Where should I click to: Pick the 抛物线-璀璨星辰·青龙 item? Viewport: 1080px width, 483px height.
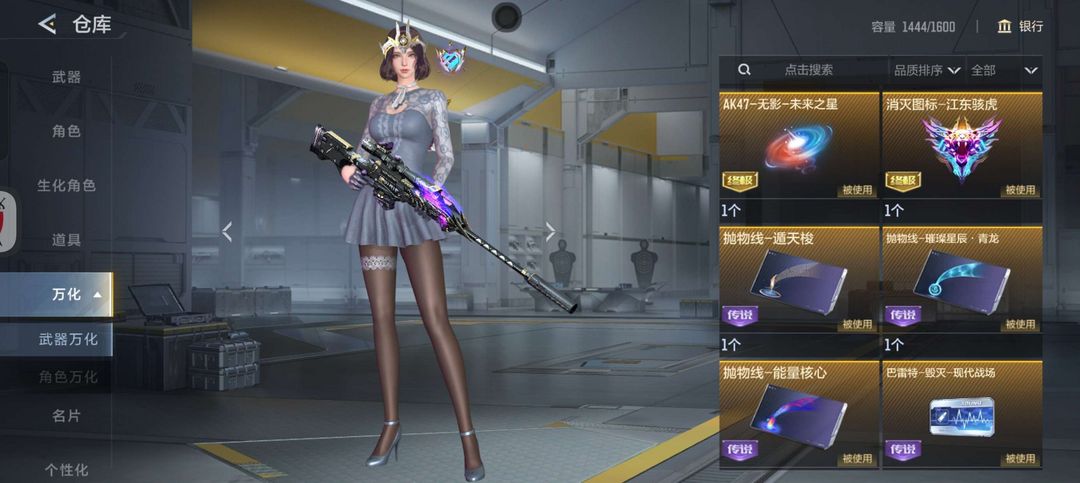[962, 278]
